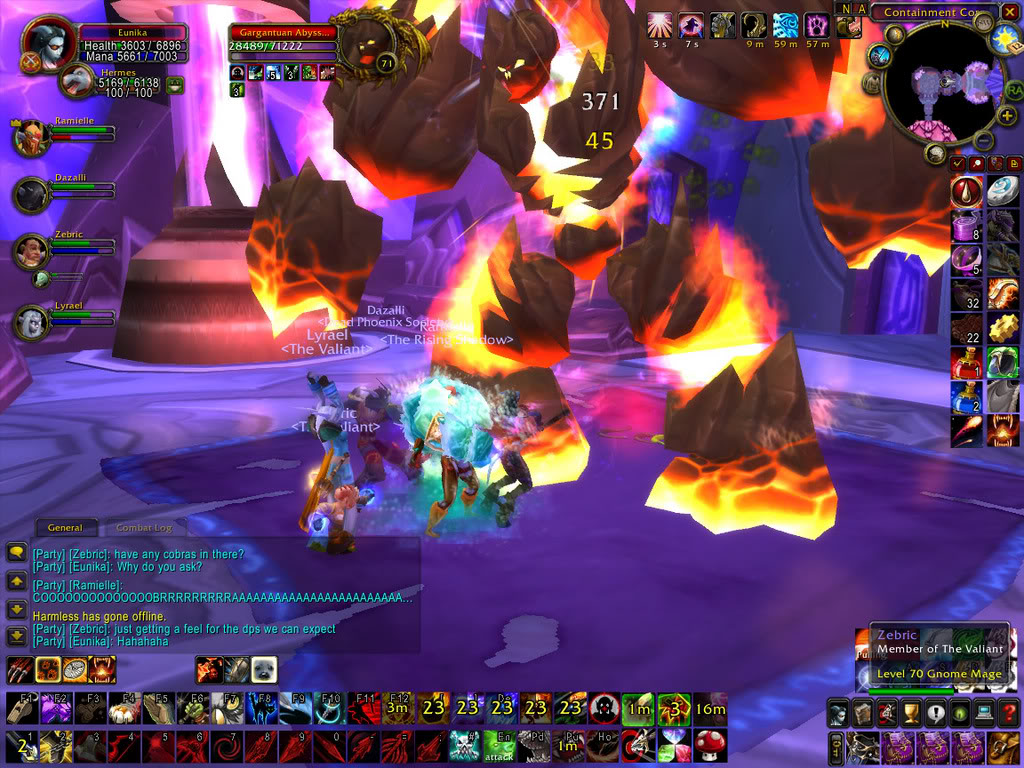This screenshot has height=768, width=1024.
Task: Open the gold chalice micro menu button
Action: [911, 714]
